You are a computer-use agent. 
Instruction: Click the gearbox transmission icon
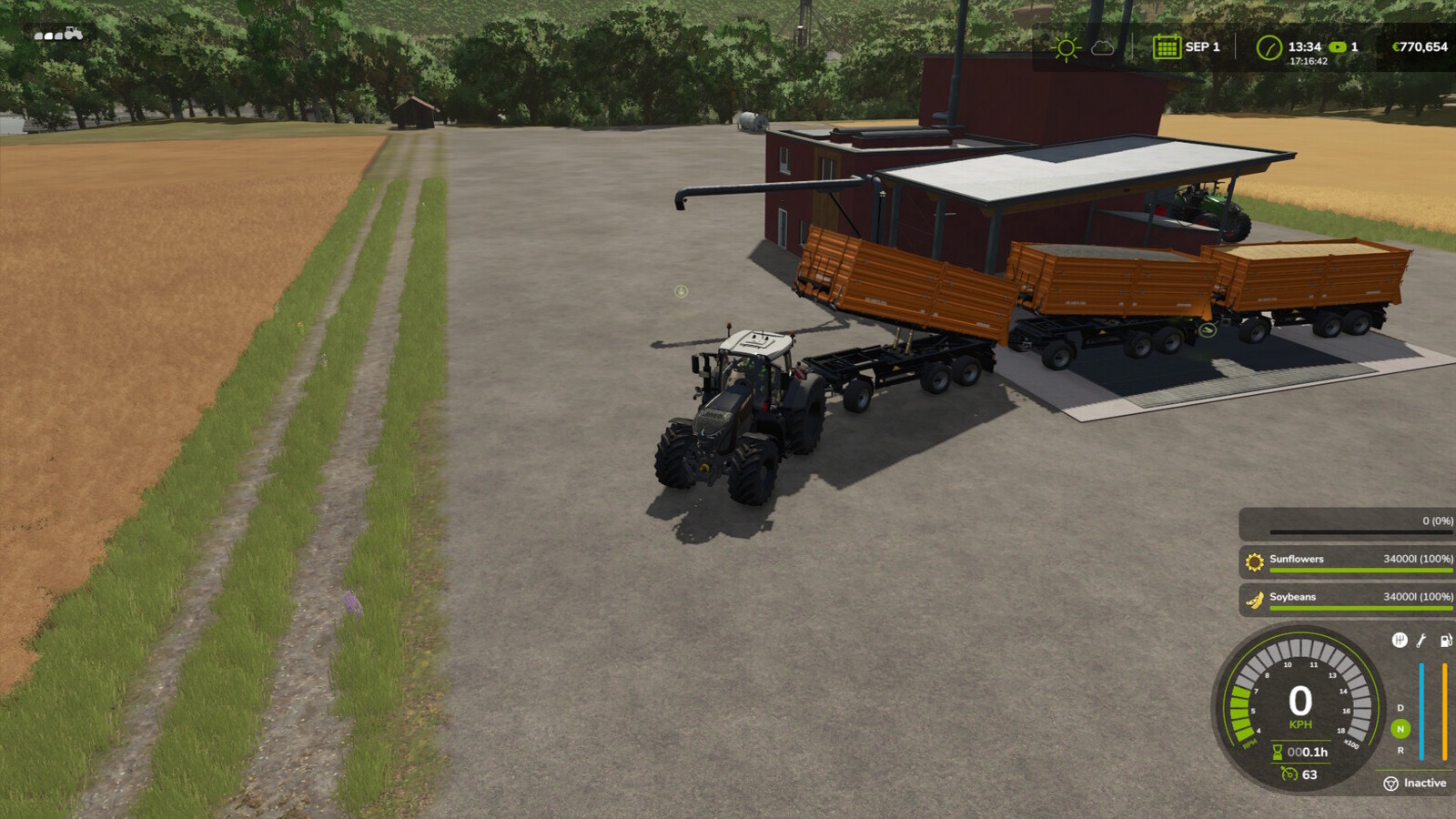coord(1400,641)
